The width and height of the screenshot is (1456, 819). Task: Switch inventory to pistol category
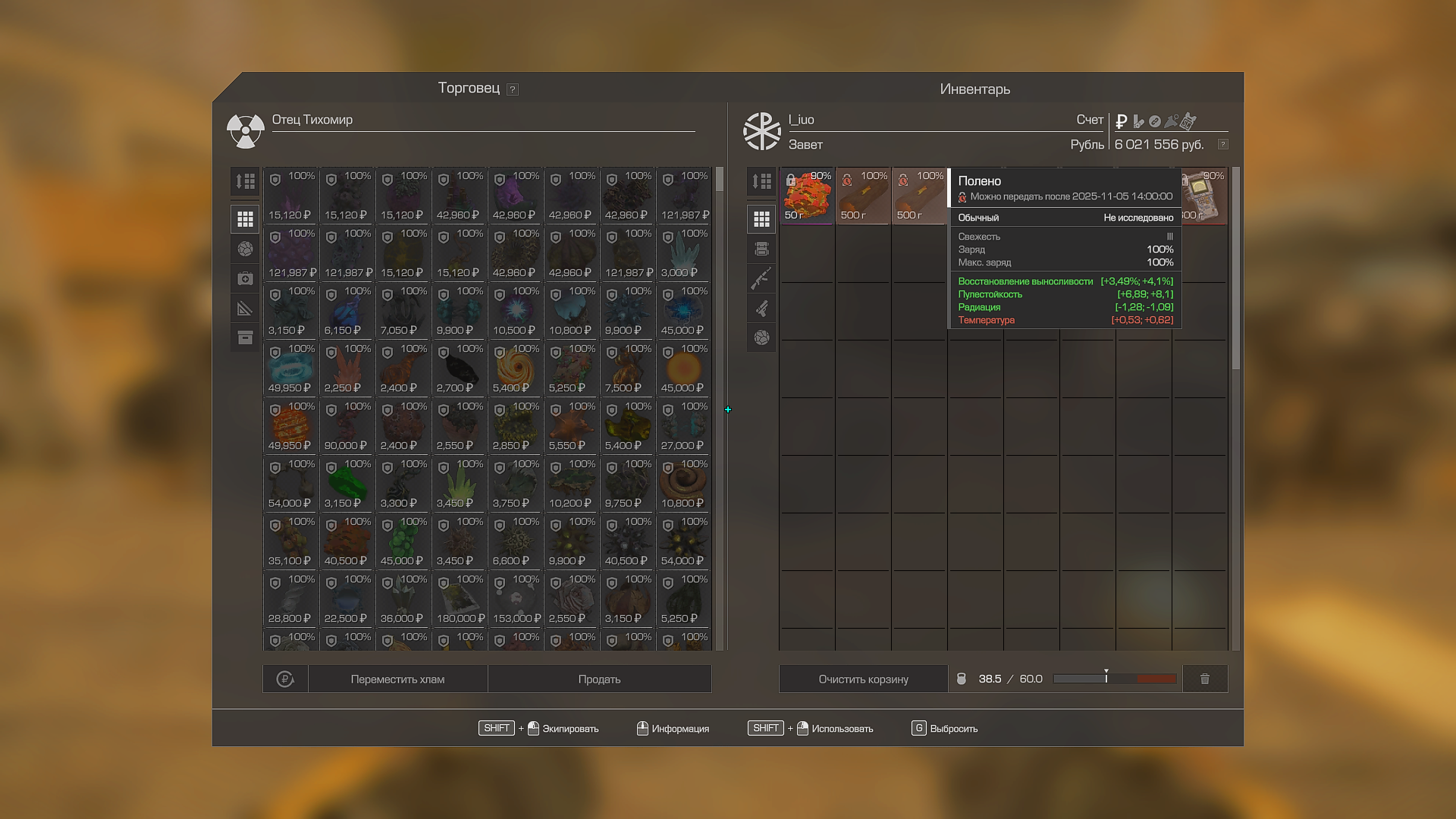(x=761, y=308)
